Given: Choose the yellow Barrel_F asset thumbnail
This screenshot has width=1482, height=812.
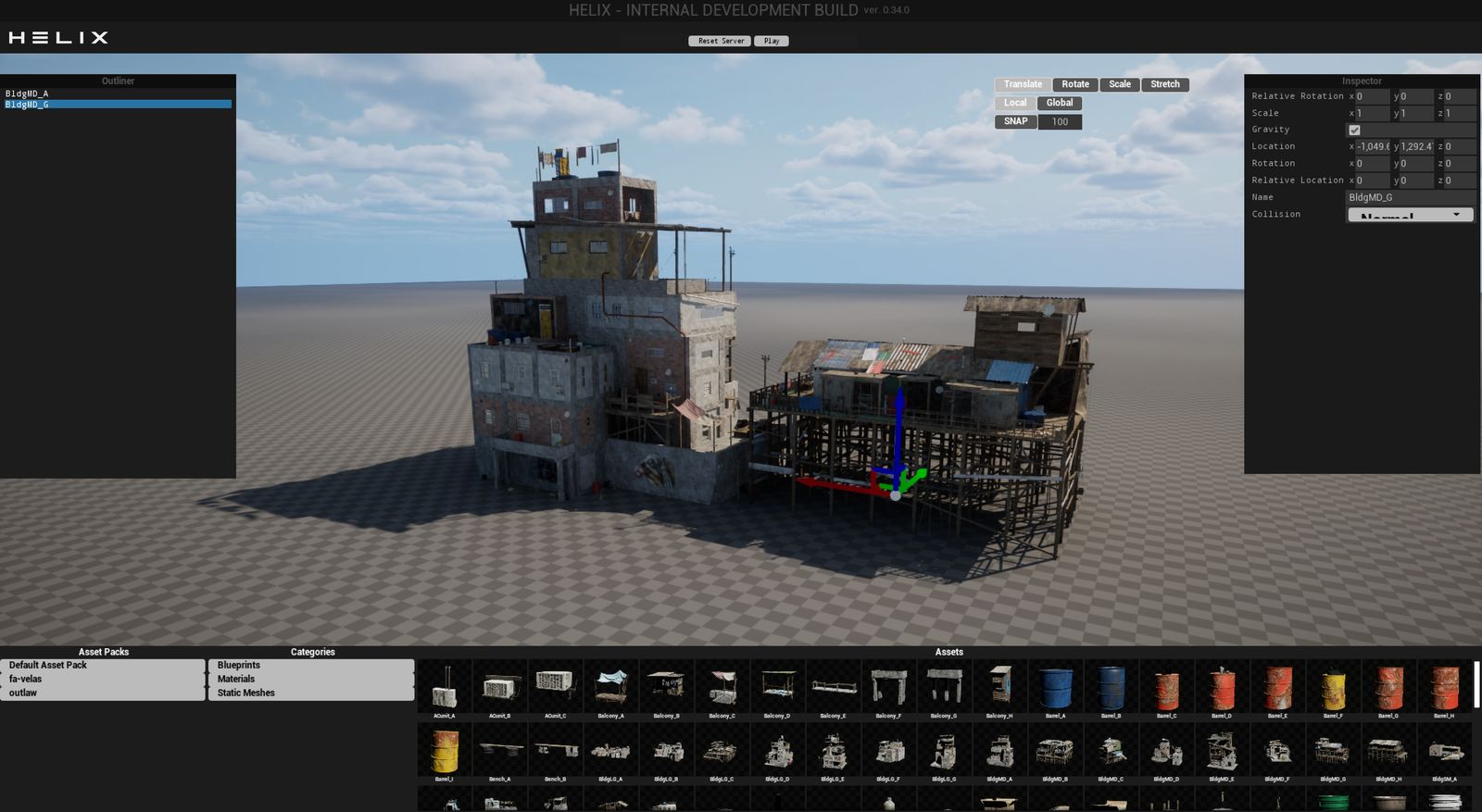Looking at the screenshot, I should [x=1333, y=689].
